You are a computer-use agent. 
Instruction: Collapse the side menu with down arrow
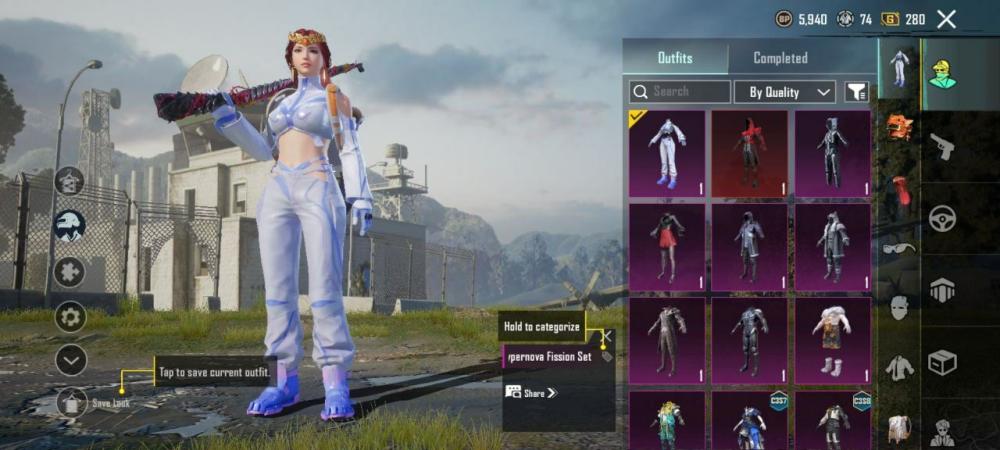point(70,359)
